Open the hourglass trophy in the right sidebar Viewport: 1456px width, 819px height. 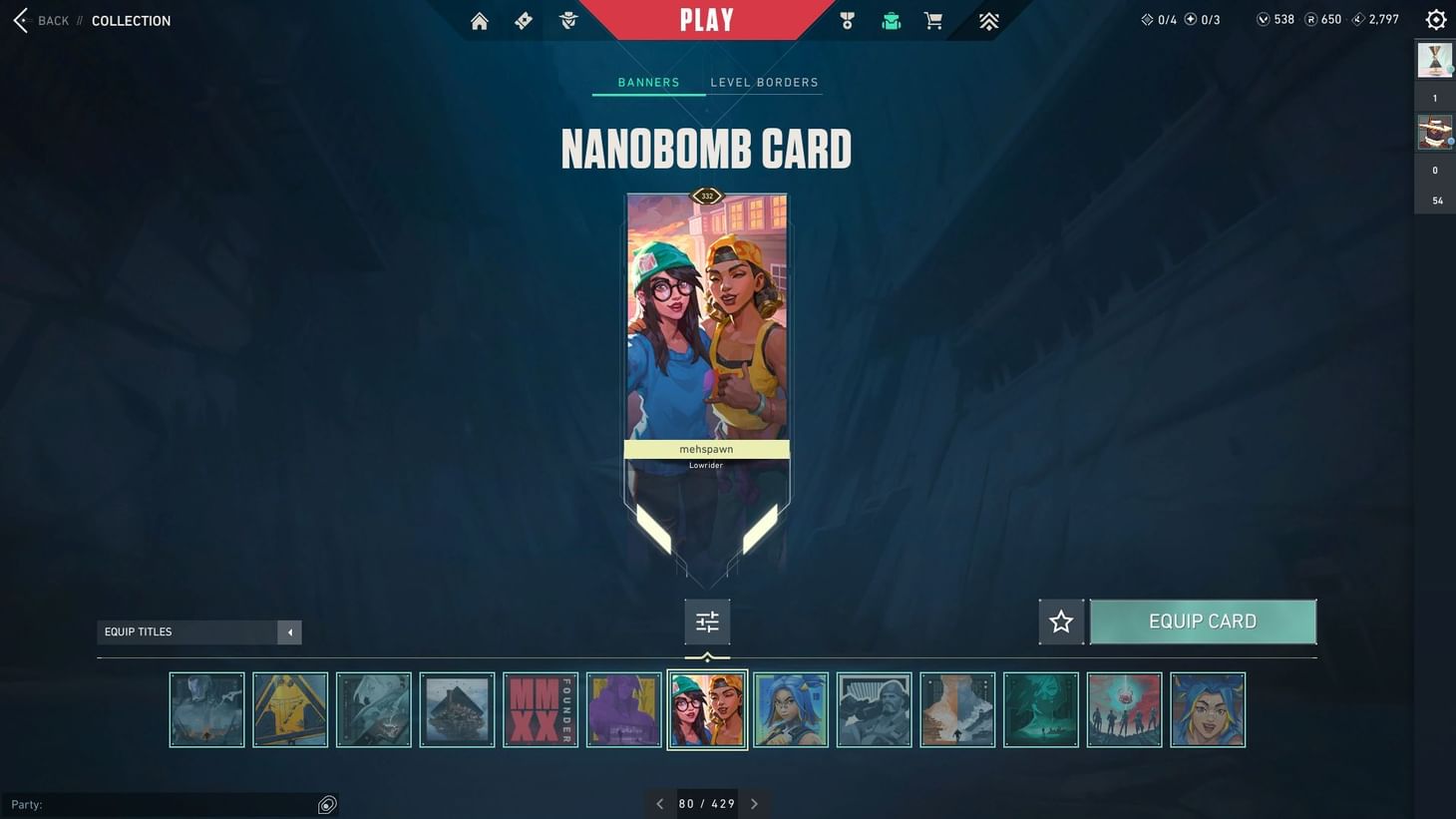pos(1435,60)
